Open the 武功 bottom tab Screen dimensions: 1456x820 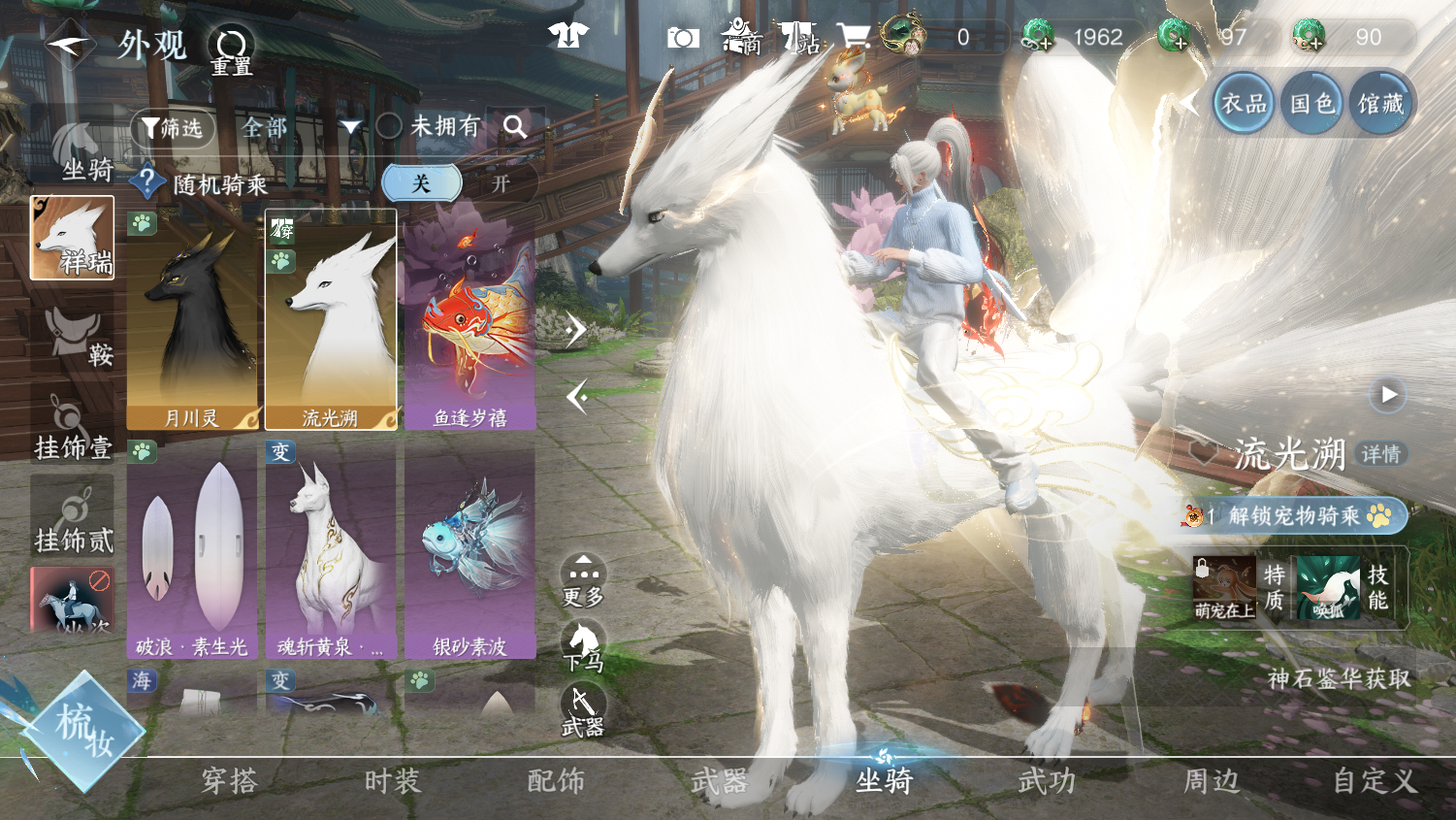(x=1047, y=781)
